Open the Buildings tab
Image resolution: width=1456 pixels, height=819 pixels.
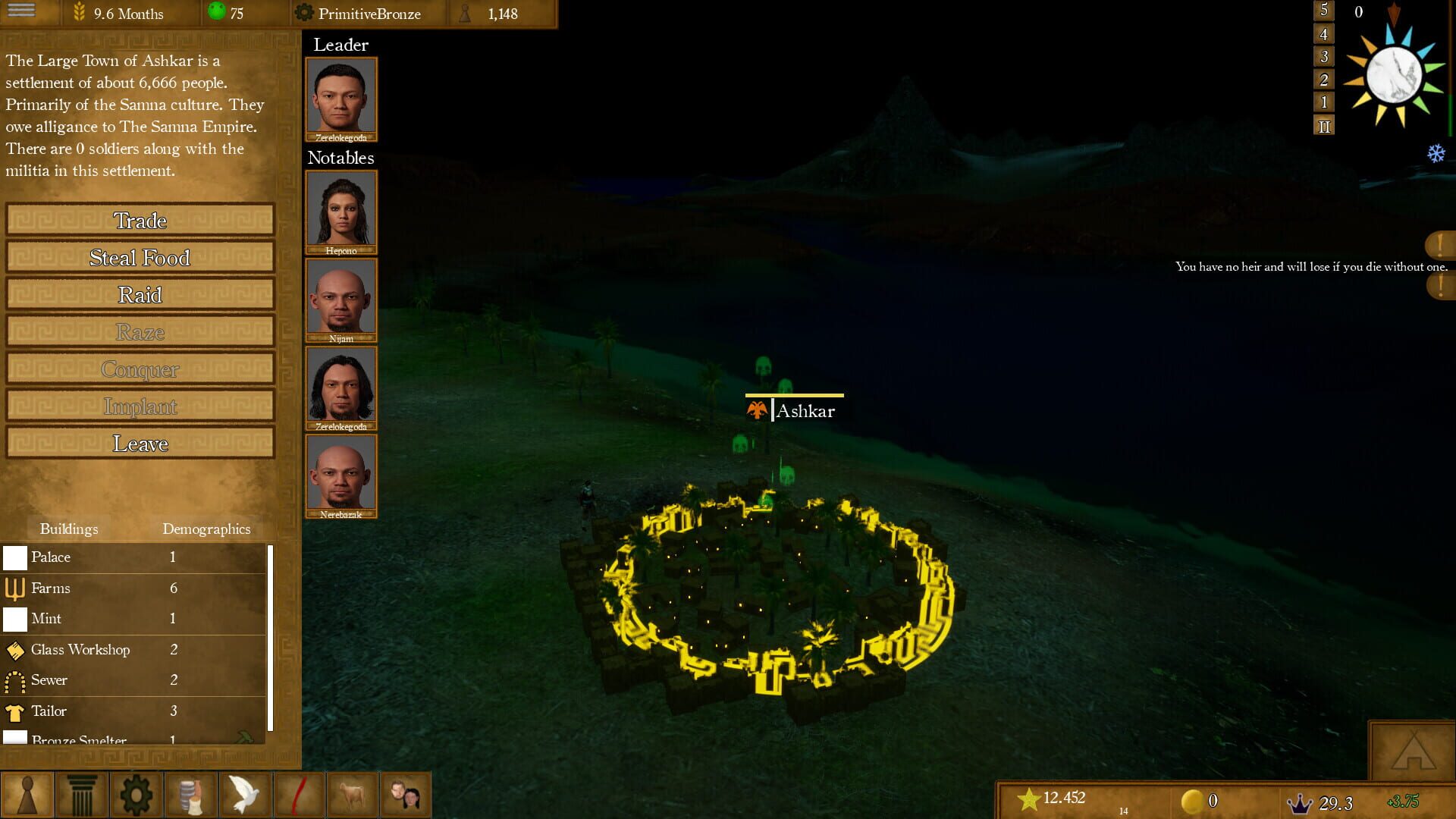coord(69,529)
